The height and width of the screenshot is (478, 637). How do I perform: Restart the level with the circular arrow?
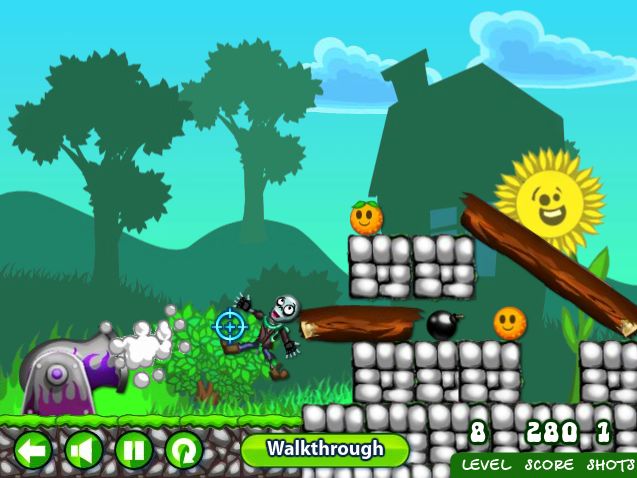(184, 450)
